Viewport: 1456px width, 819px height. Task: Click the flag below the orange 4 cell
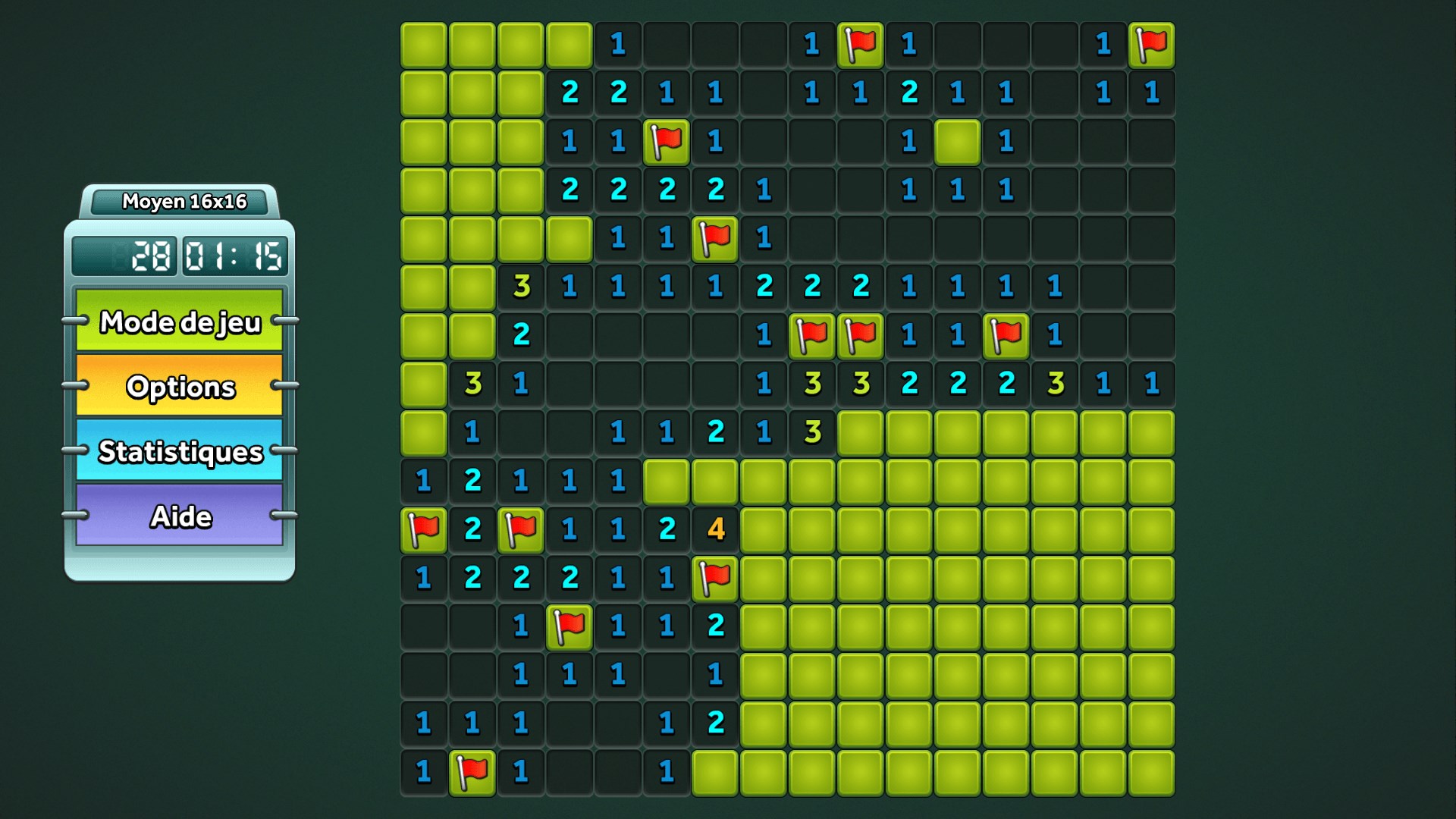(715, 577)
